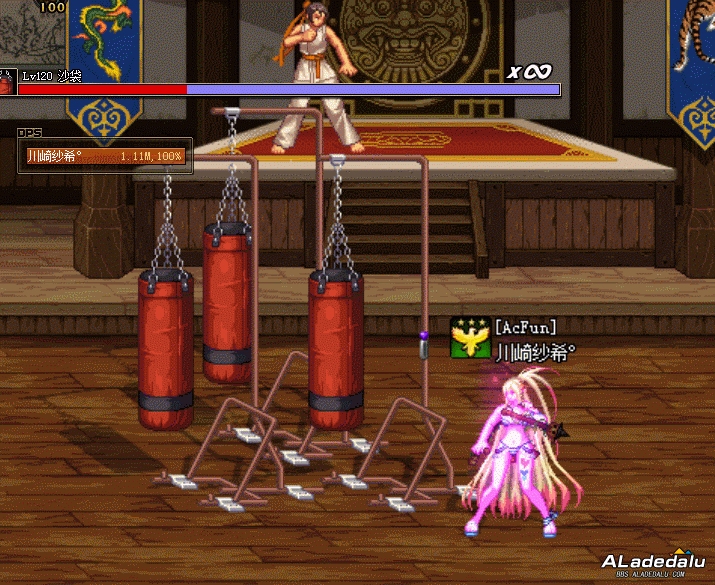Click the Lv120 沙袋 boss portrait icon
This screenshot has height=585, width=715.
coord(7,82)
